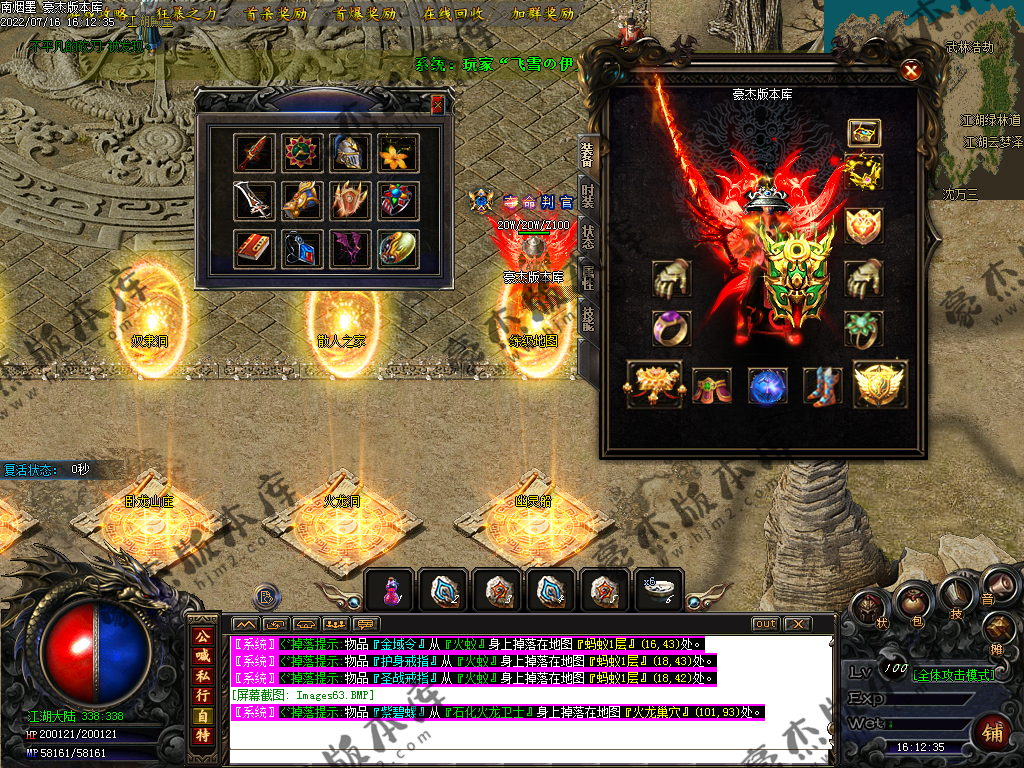Select the blue boots equipment slot
Viewport: 1024px width, 768px height.
[821, 386]
